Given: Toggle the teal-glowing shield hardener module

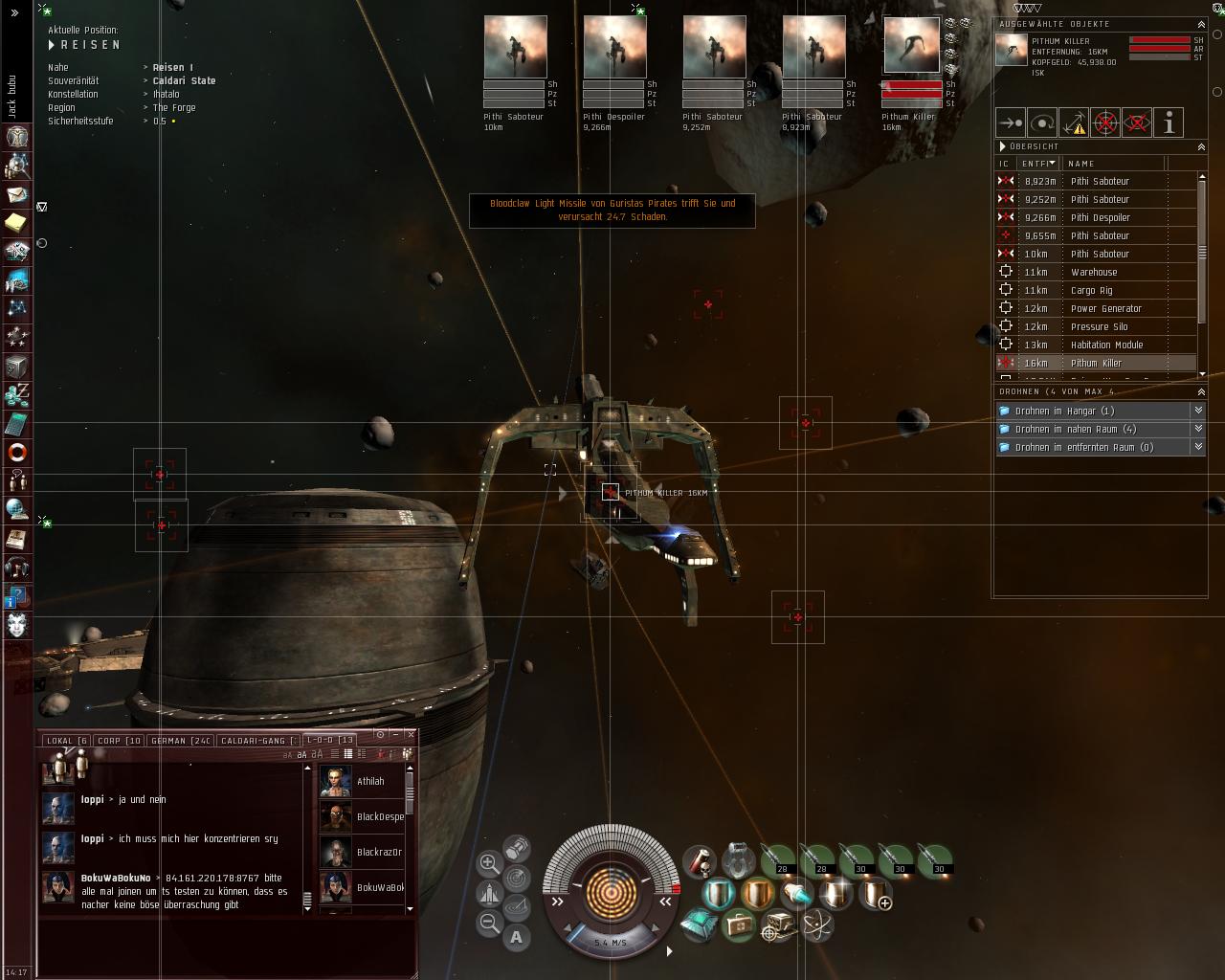Looking at the screenshot, I should coord(718,894).
